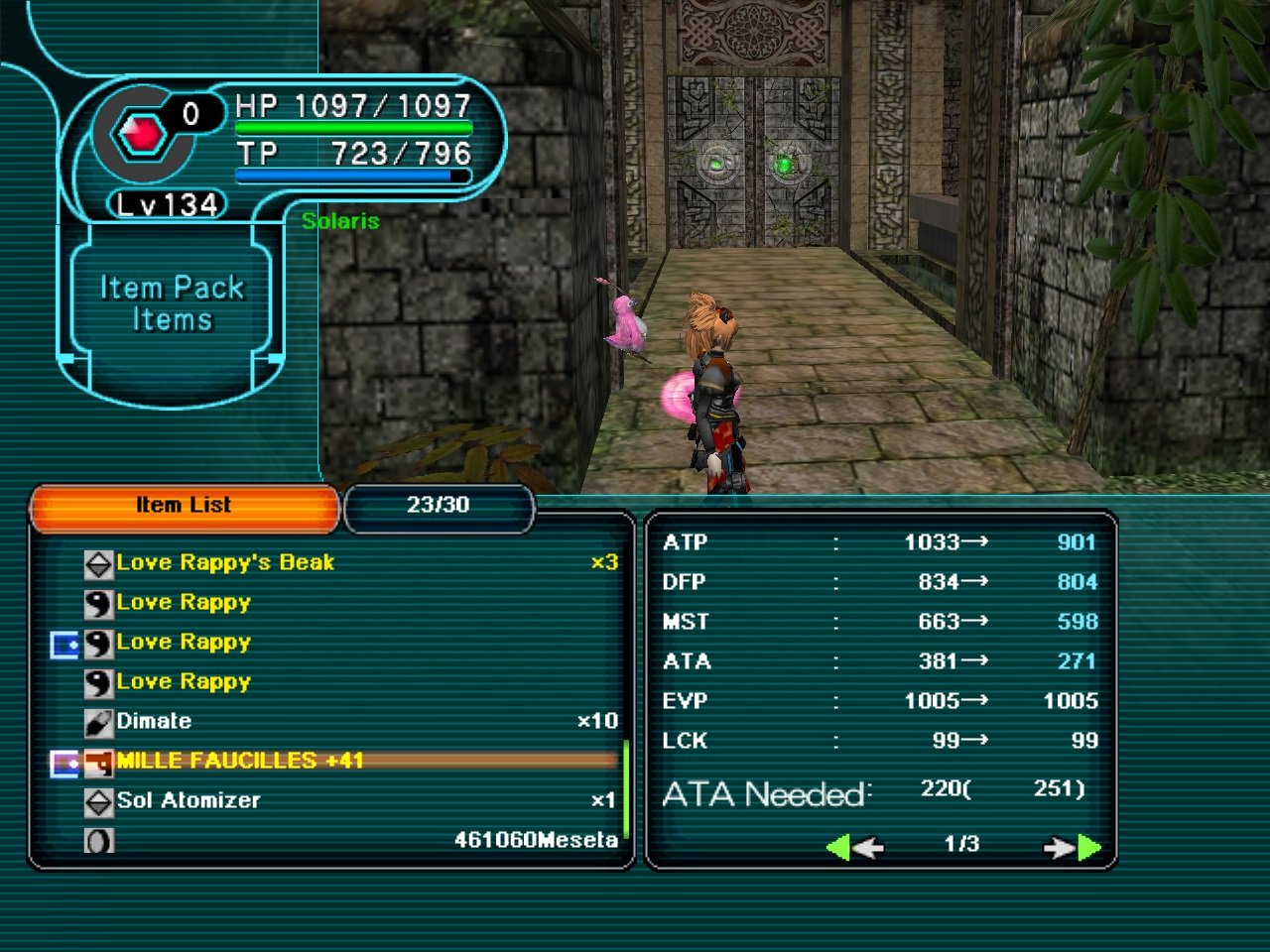Click the item list green scrollbar

tap(626, 788)
